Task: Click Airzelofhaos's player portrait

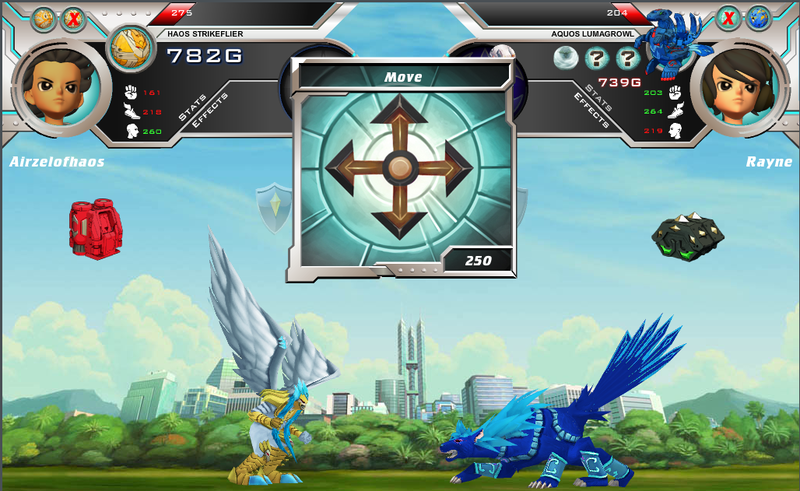Action: point(52,87)
